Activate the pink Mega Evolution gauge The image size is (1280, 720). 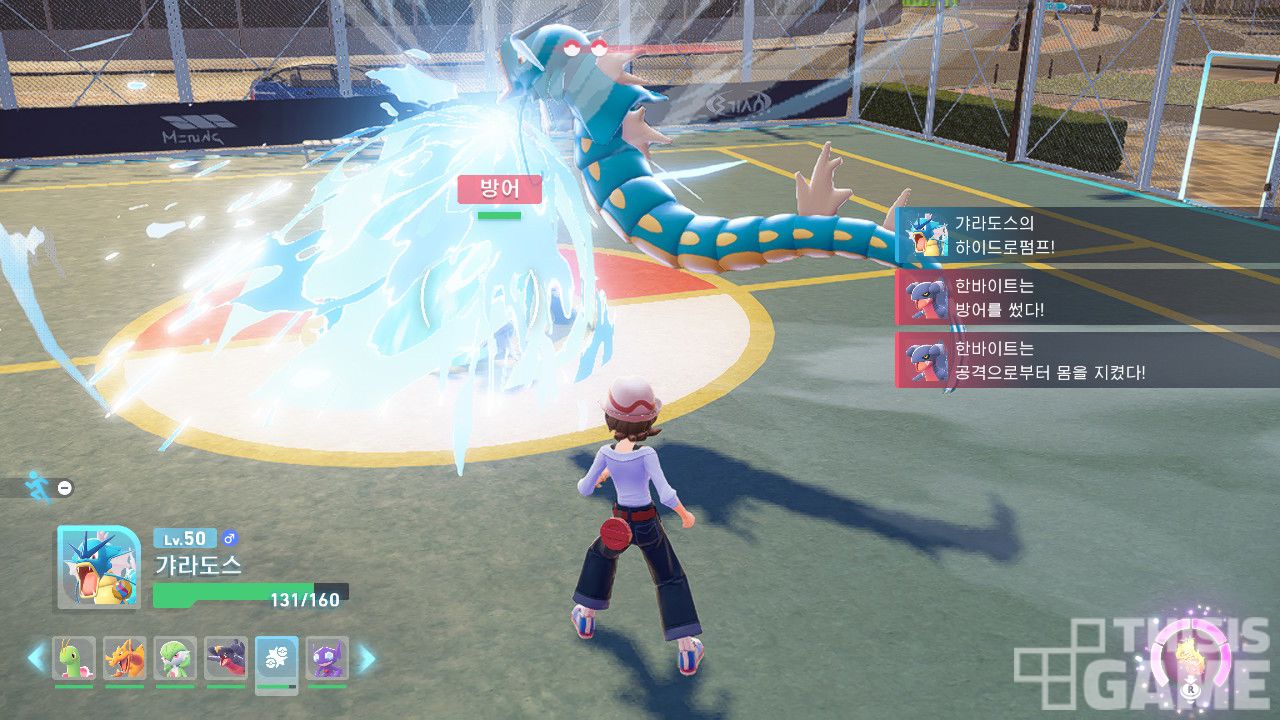[x=1190, y=660]
